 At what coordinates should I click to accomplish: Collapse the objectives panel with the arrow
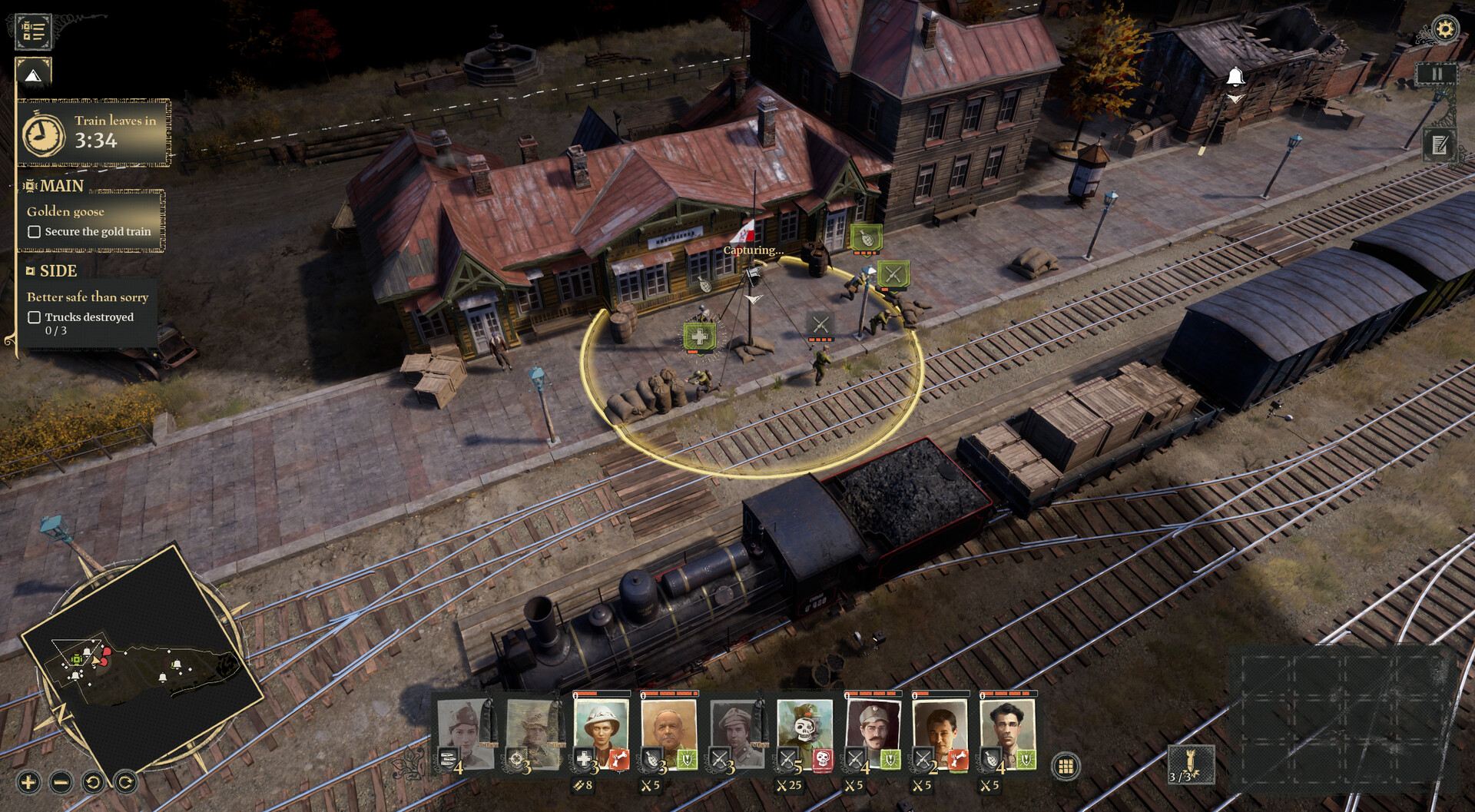pyautogui.click(x=33, y=75)
